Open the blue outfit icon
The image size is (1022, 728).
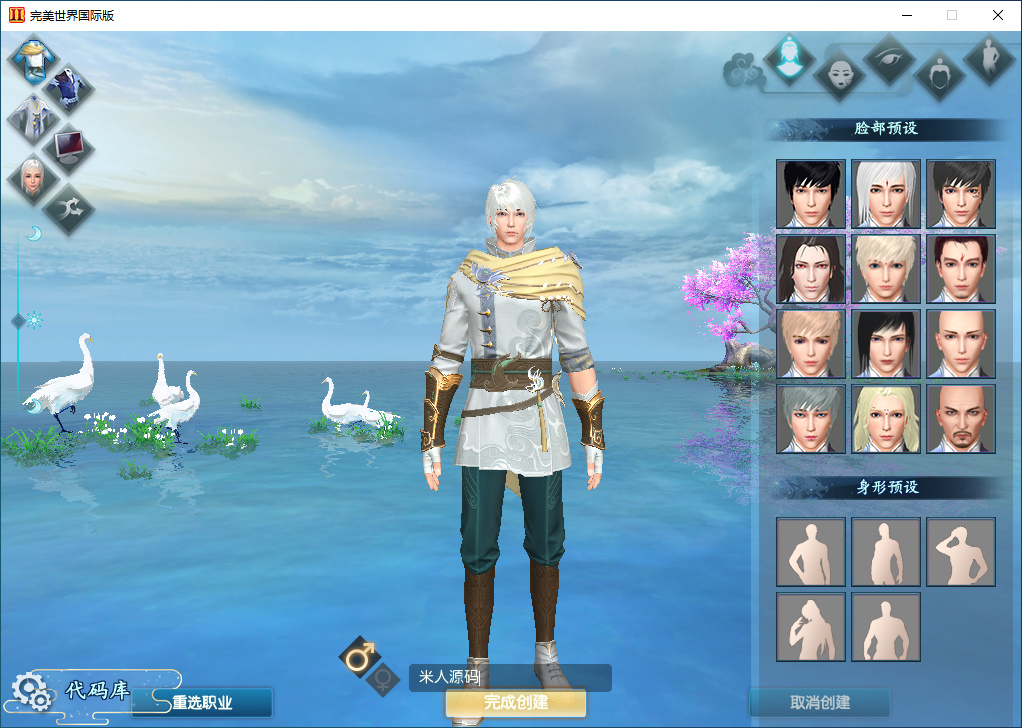click(70, 90)
